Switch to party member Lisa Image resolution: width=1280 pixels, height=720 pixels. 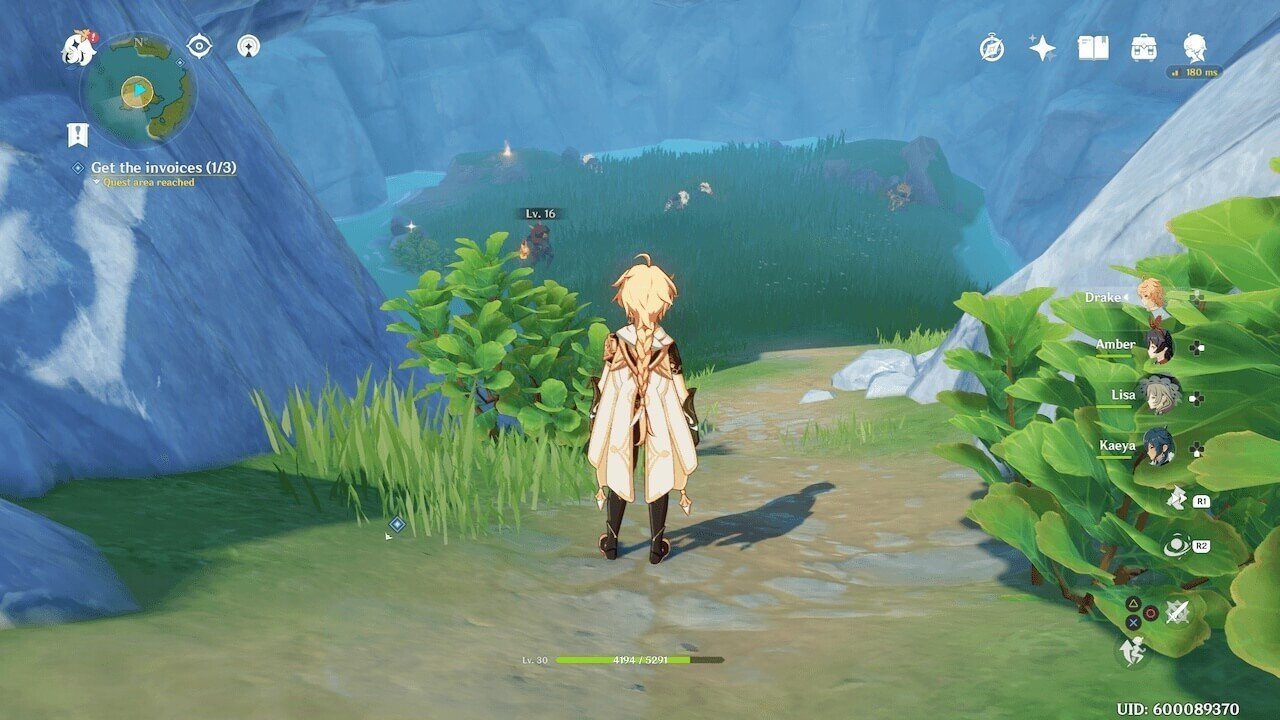[1159, 395]
